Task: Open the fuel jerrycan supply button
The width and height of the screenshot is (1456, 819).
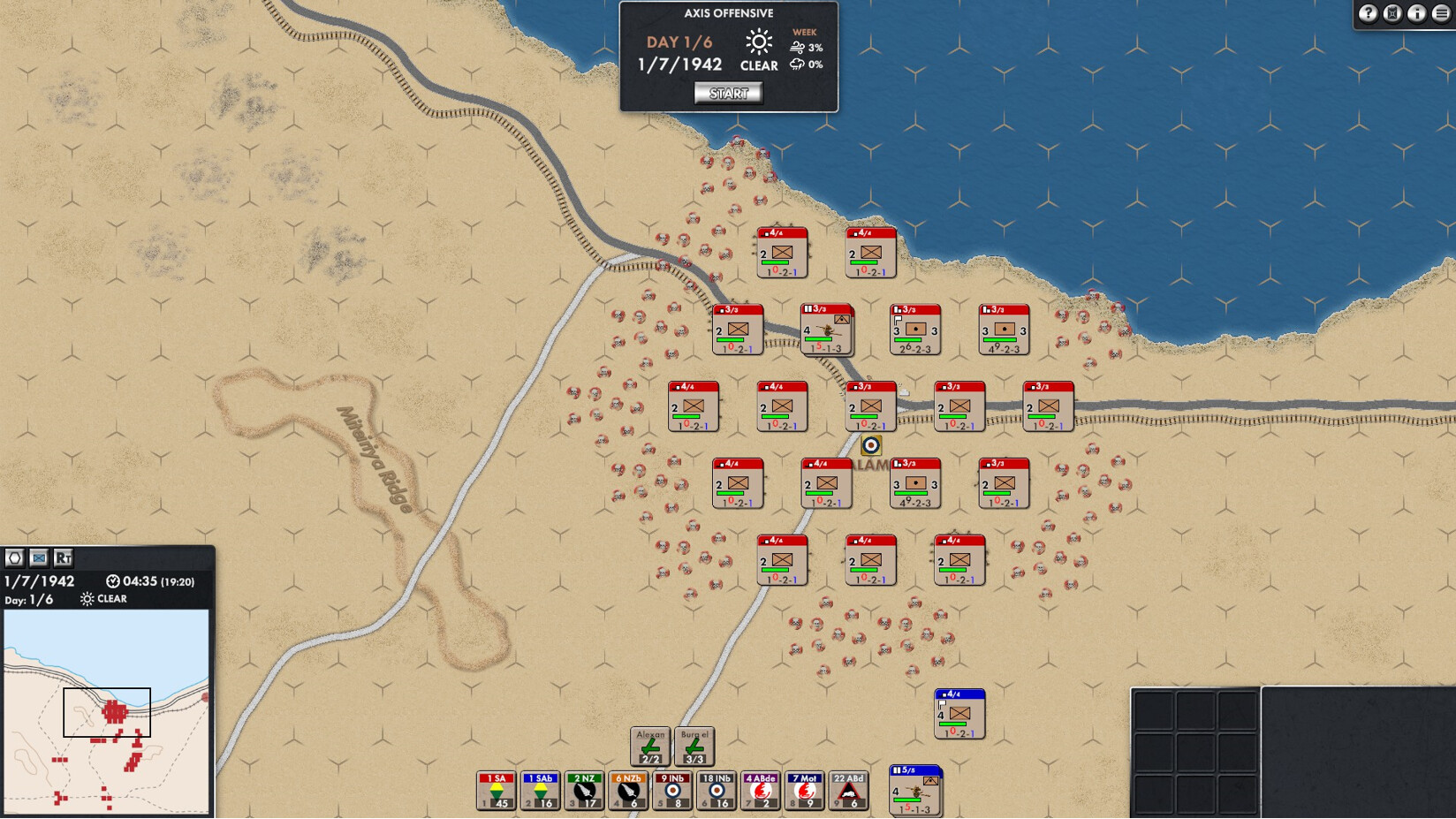Action: click(1392, 13)
